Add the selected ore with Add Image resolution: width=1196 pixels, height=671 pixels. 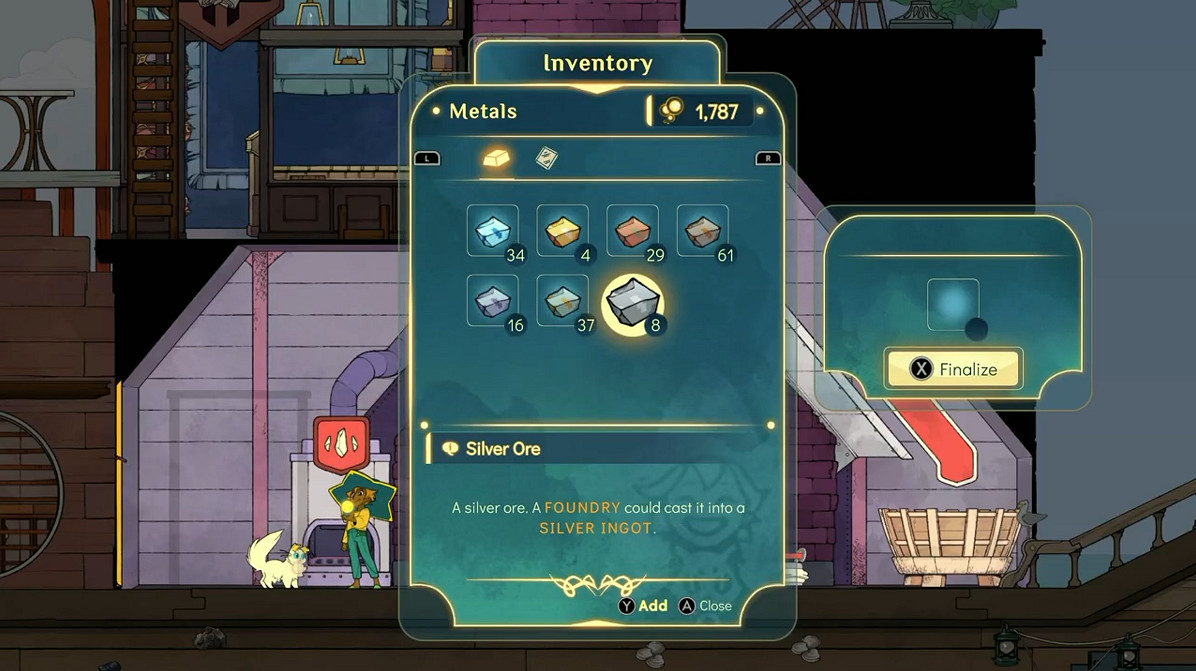click(x=643, y=606)
